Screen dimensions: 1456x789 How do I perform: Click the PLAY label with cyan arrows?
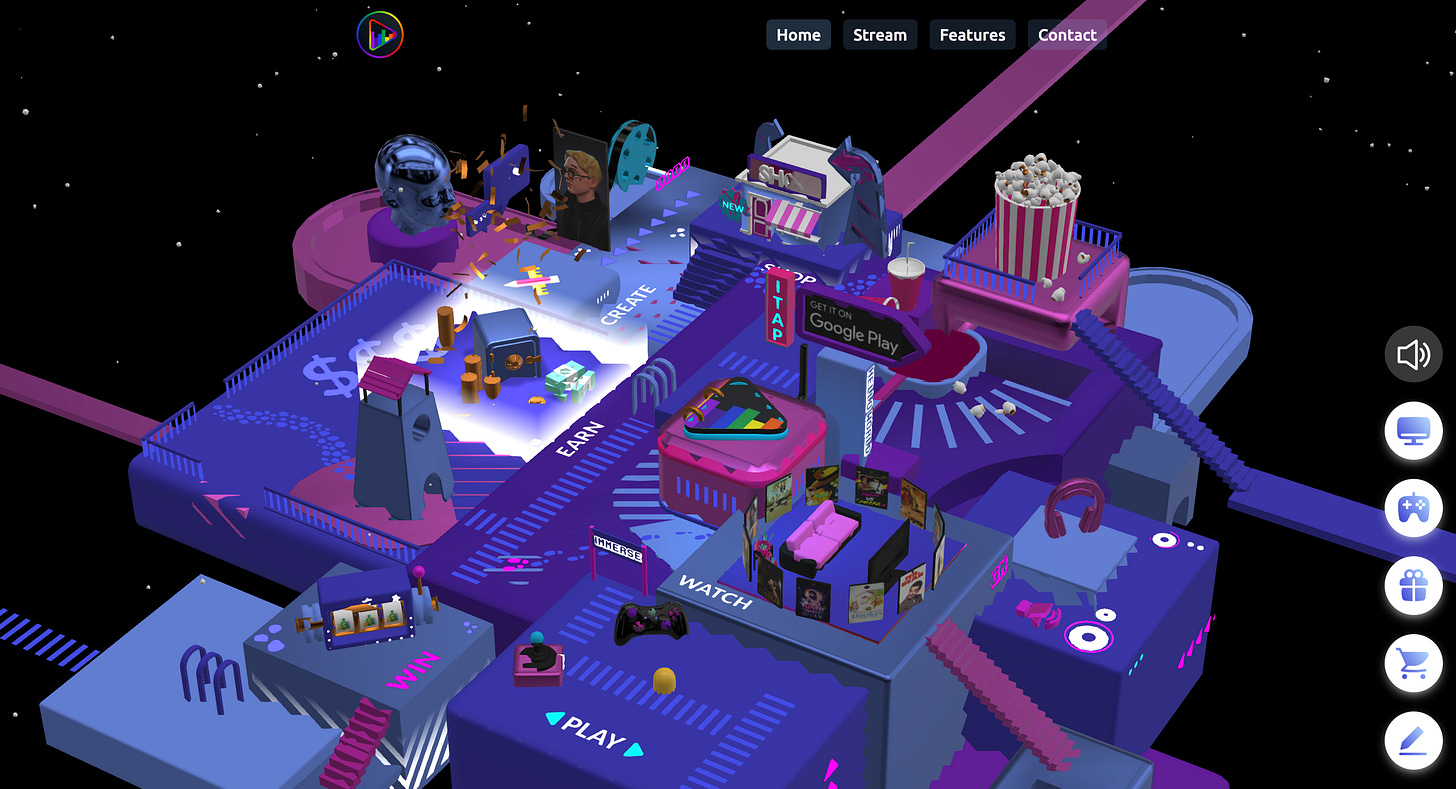595,731
